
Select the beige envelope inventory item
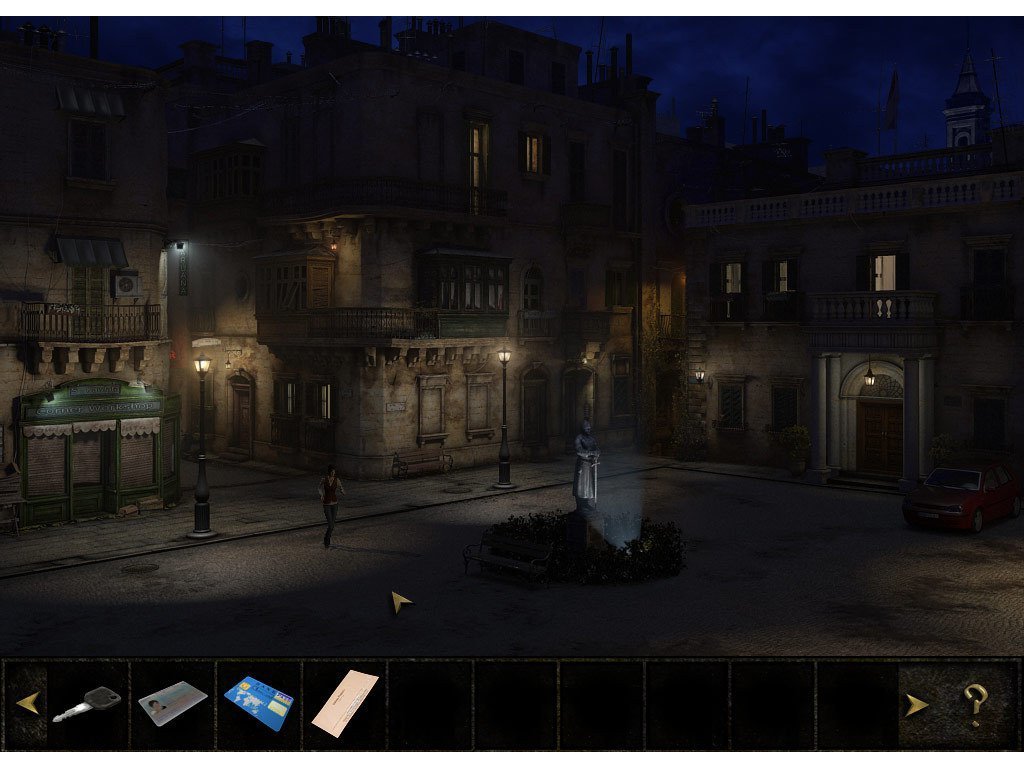coord(345,703)
